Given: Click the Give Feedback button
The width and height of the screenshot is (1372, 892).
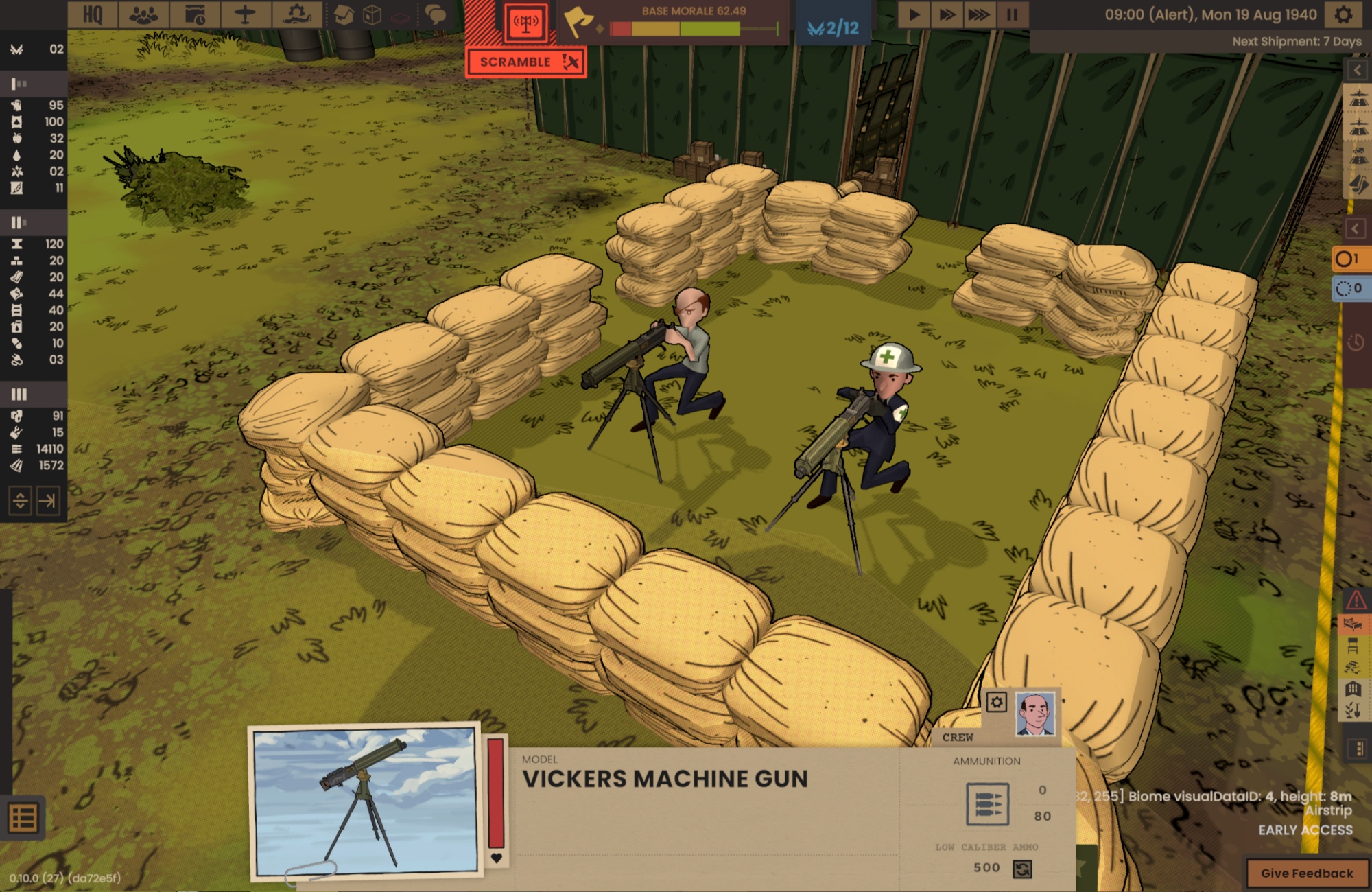Looking at the screenshot, I should coord(1306,873).
